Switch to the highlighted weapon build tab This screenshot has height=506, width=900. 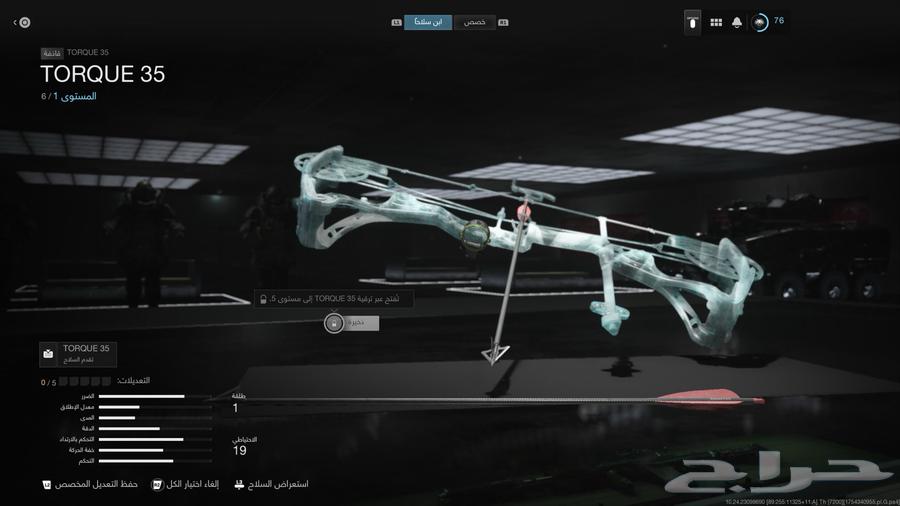click(428, 22)
